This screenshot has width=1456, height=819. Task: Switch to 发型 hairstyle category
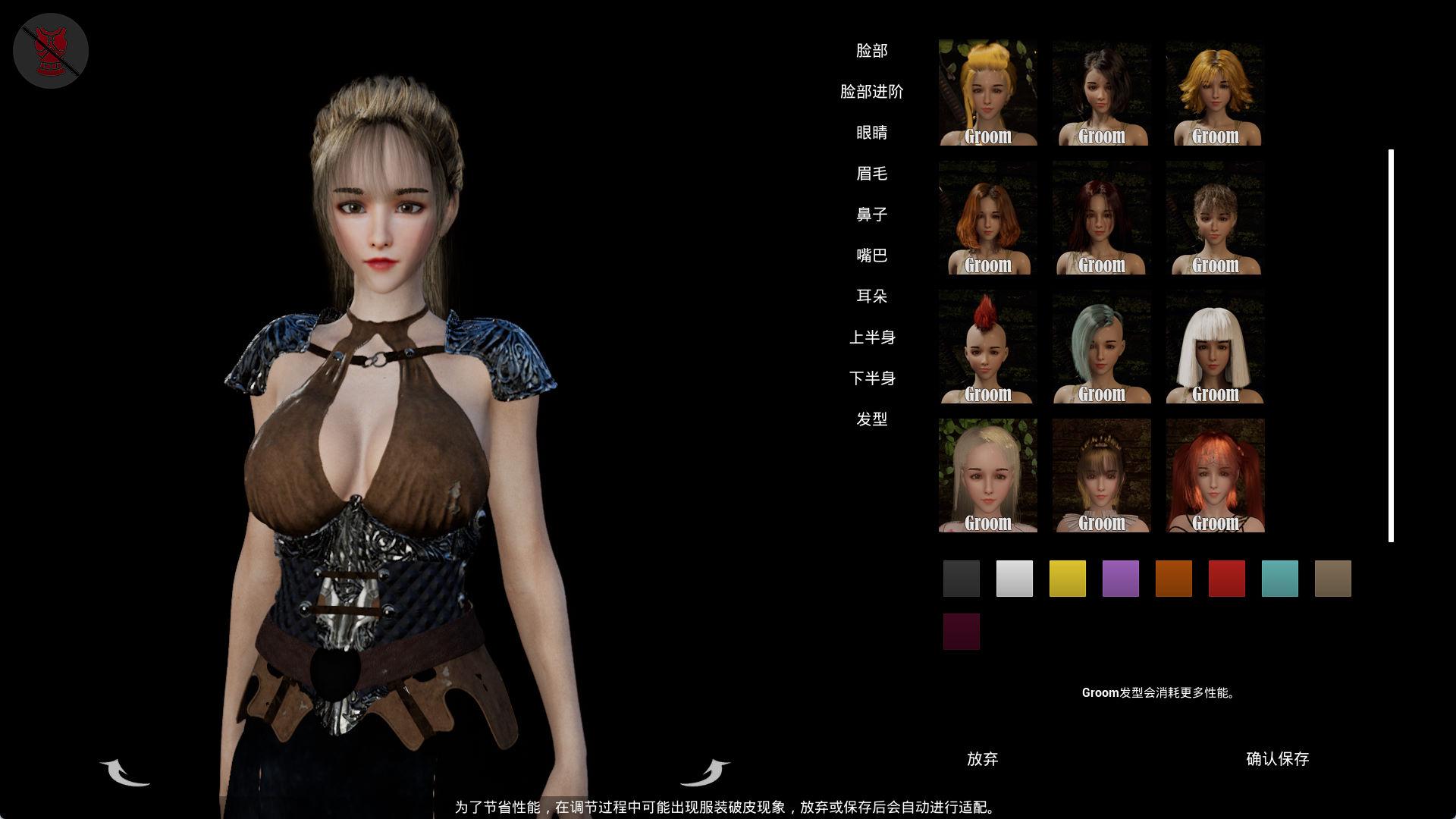coord(871,419)
